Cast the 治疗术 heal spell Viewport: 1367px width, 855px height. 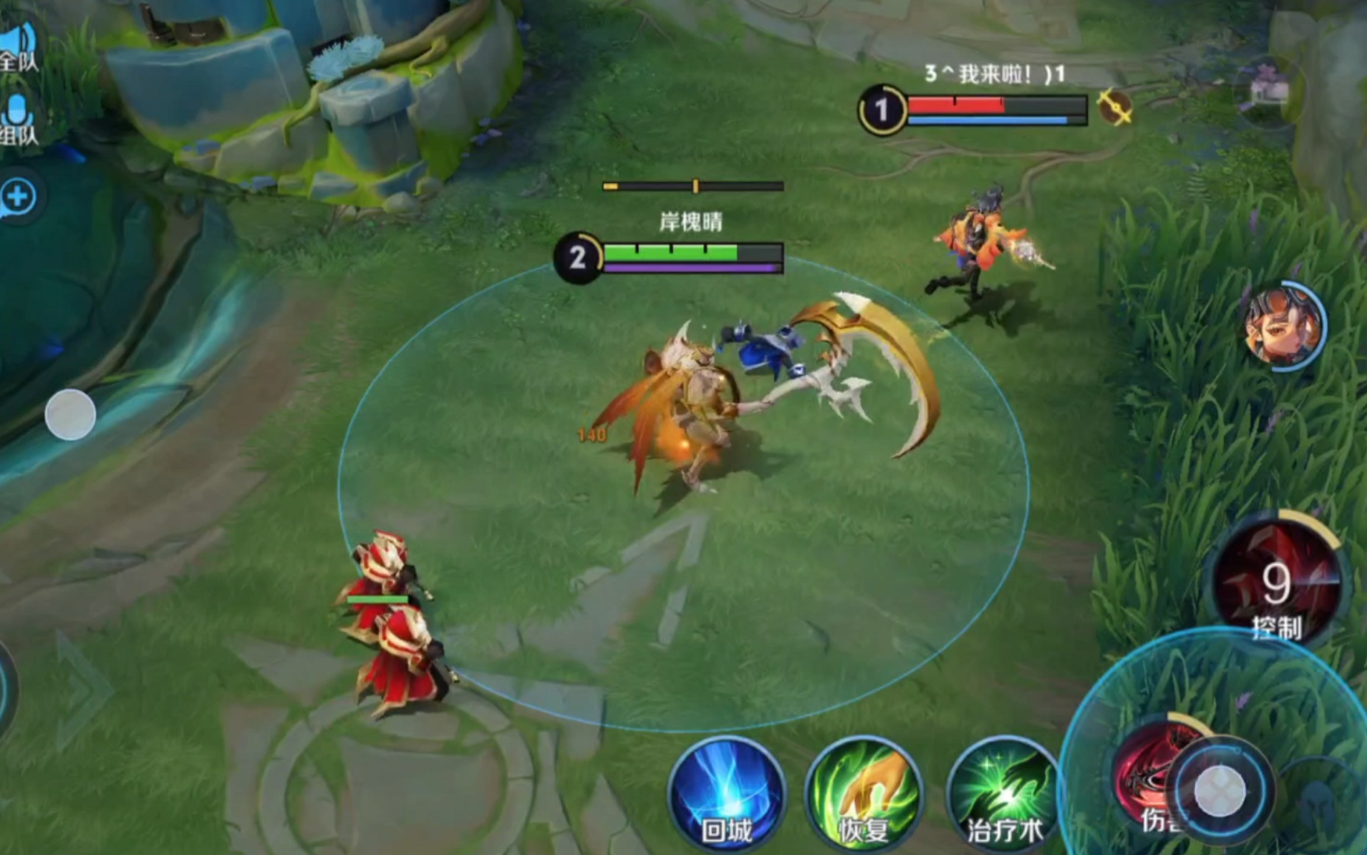(x=1001, y=794)
